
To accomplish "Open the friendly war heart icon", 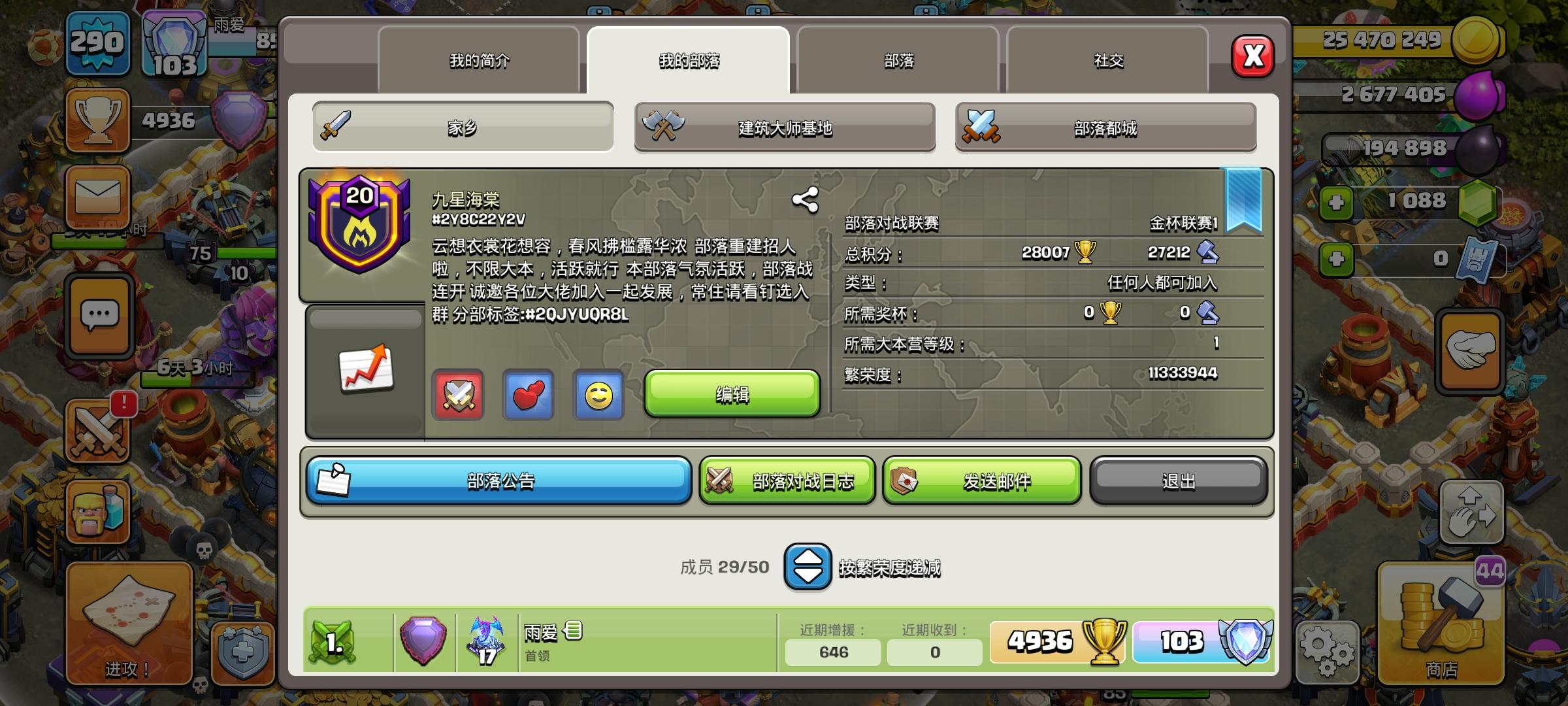I will pyautogui.click(x=528, y=395).
